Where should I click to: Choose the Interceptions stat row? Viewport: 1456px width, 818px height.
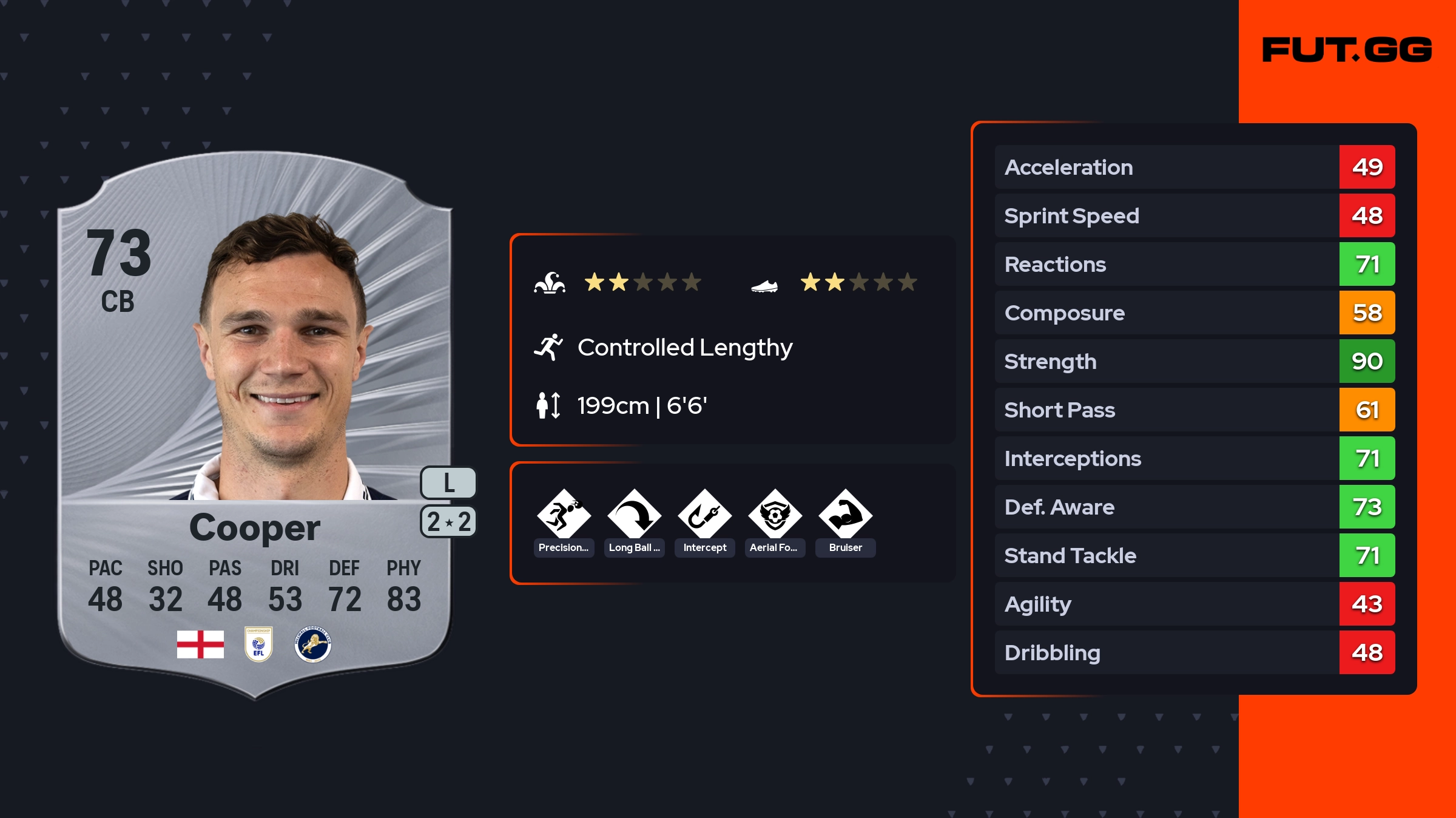pyautogui.click(x=1194, y=458)
